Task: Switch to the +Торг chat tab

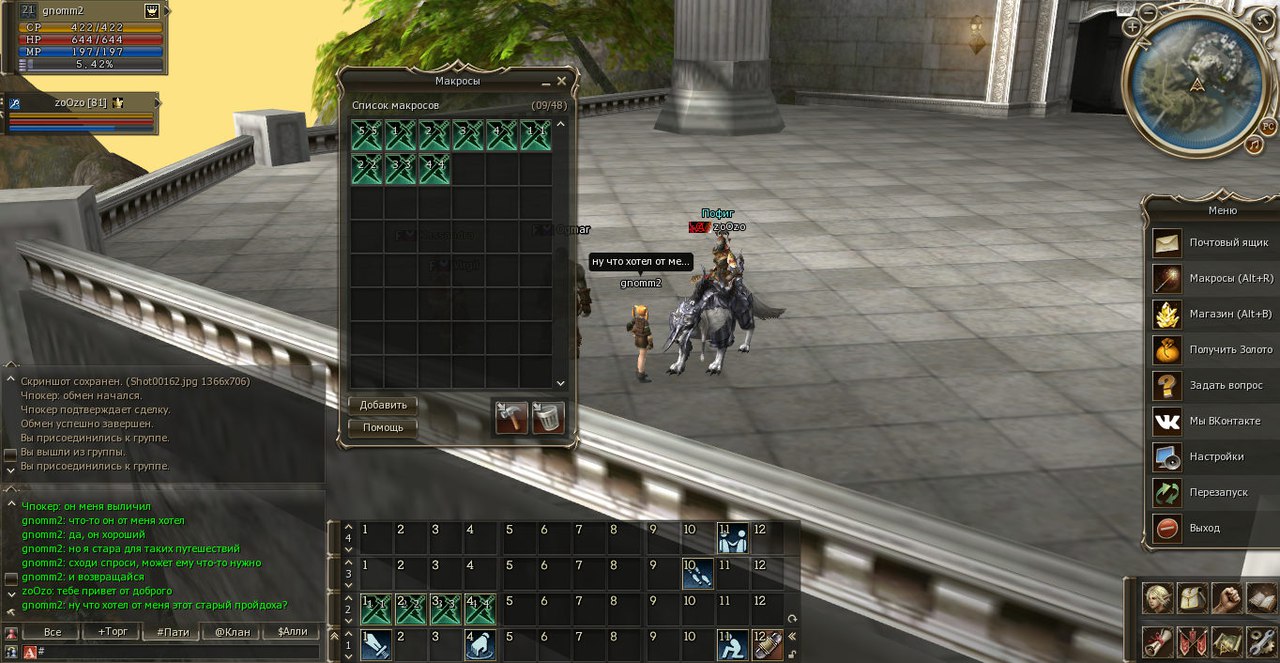Action: click(x=112, y=632)
